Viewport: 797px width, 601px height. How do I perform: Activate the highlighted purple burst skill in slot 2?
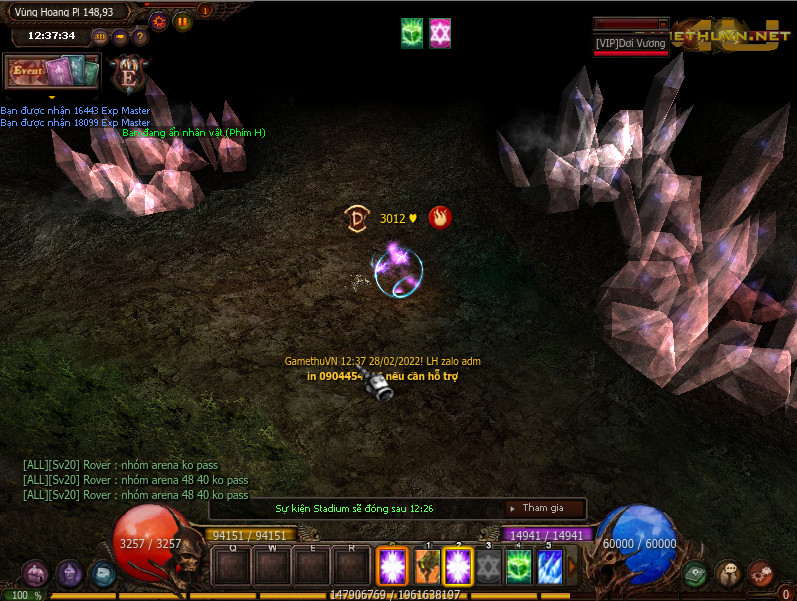tap(458, 567)
